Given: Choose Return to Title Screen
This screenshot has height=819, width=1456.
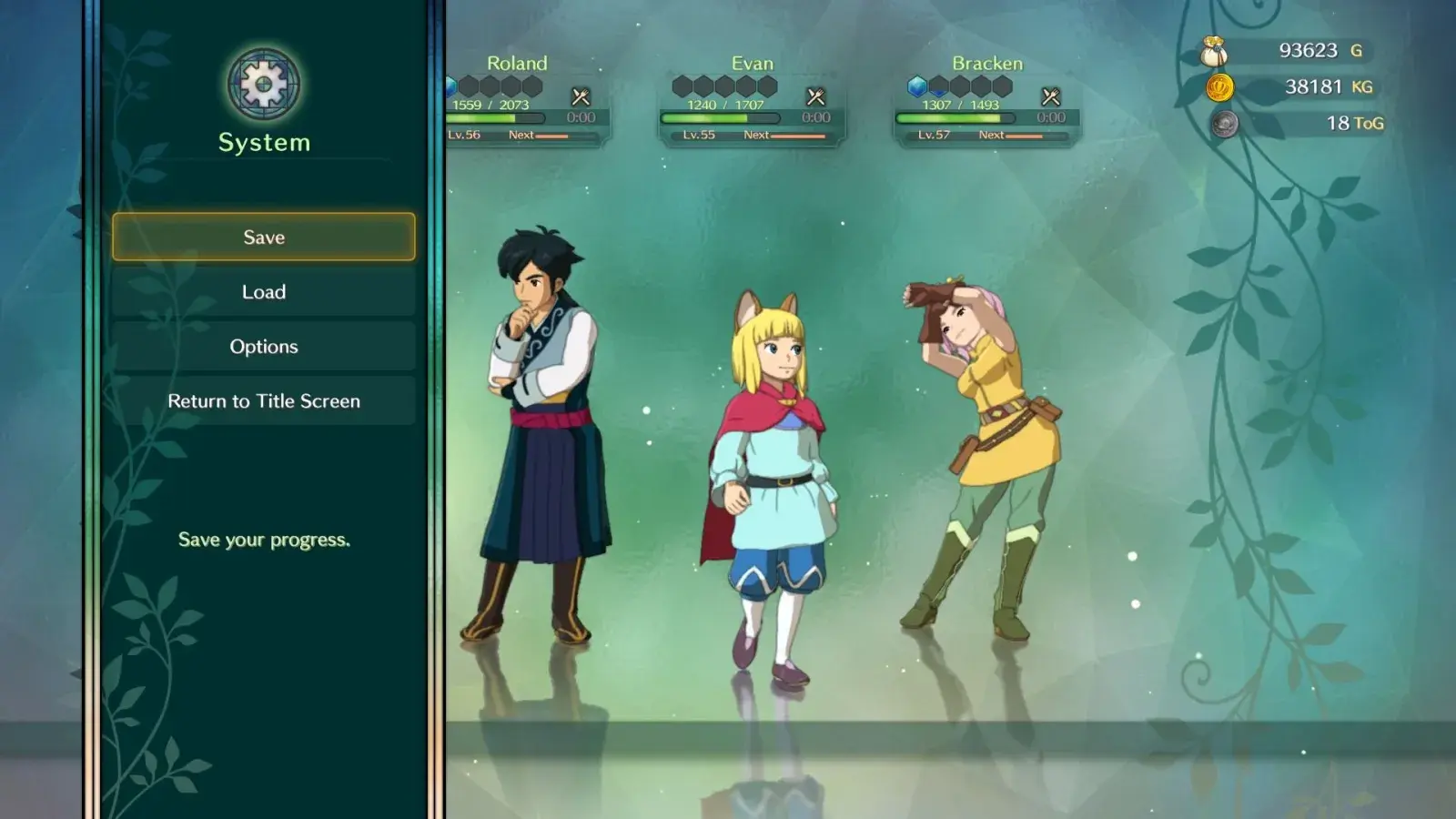Looking at the screenshot, I should point(264,401).
